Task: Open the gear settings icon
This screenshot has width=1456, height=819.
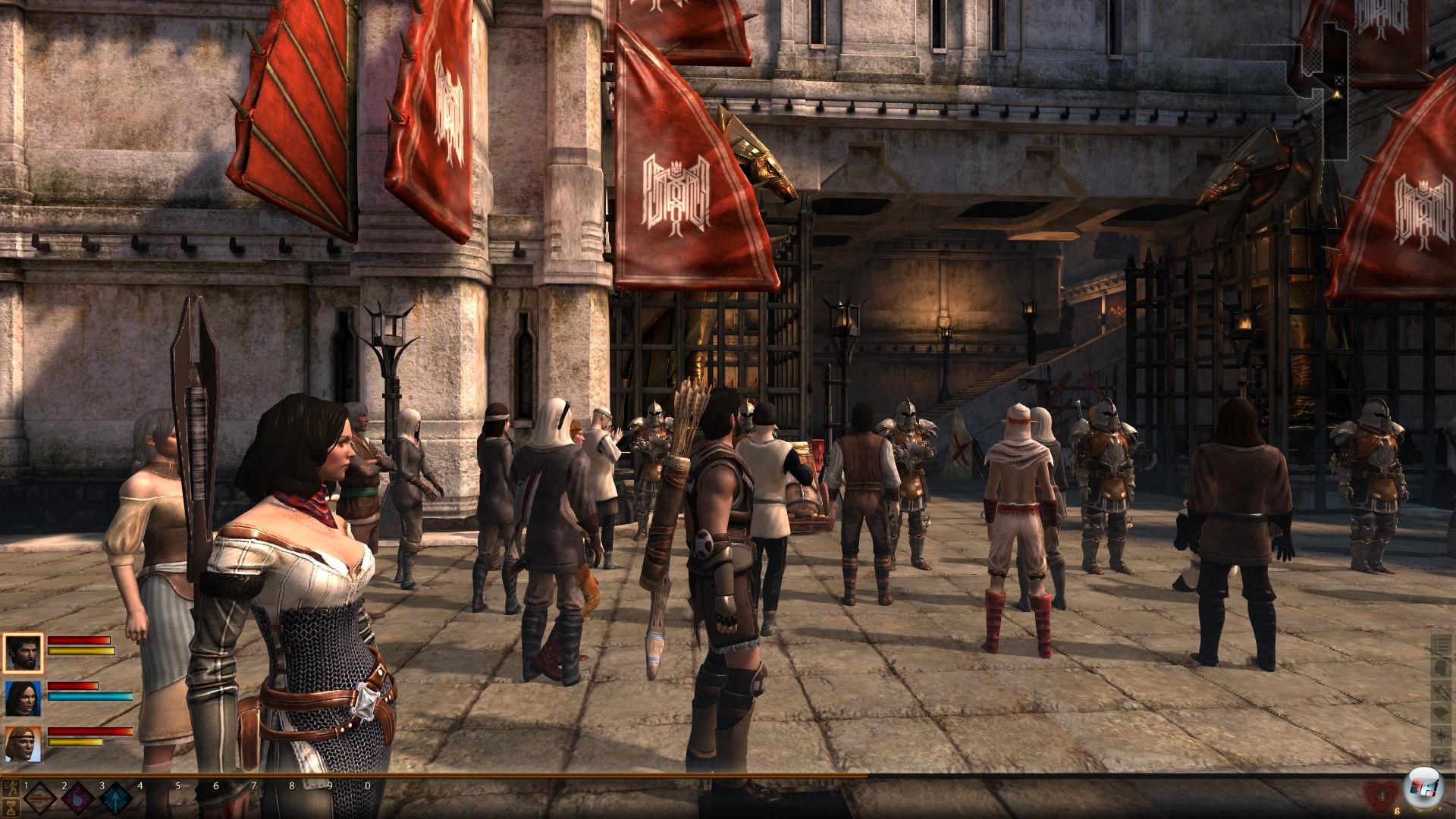Action: click(1440, 759)
